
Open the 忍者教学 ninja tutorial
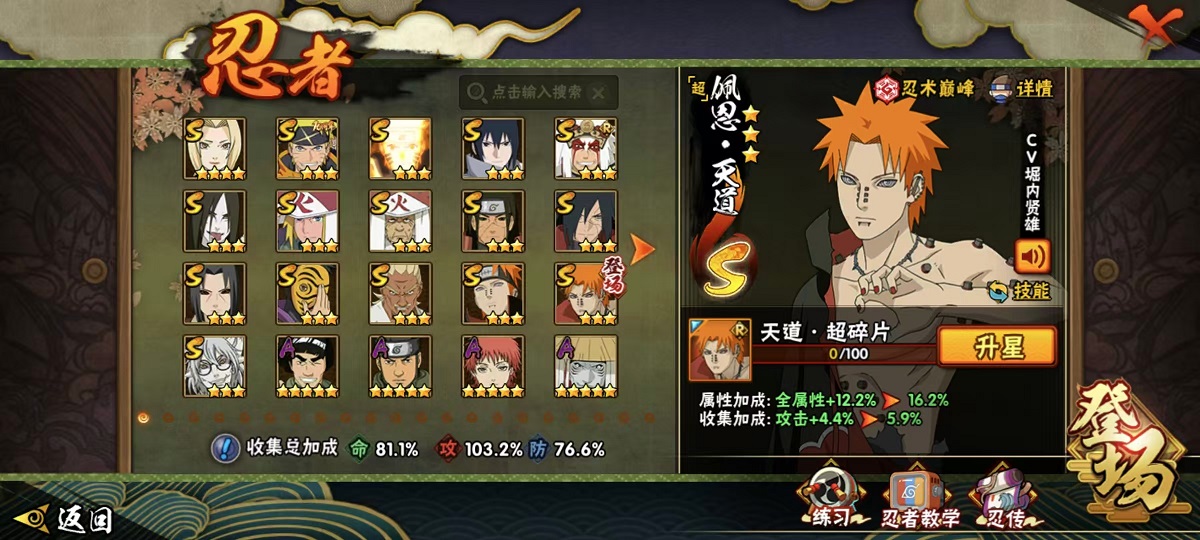coord(921,499)
